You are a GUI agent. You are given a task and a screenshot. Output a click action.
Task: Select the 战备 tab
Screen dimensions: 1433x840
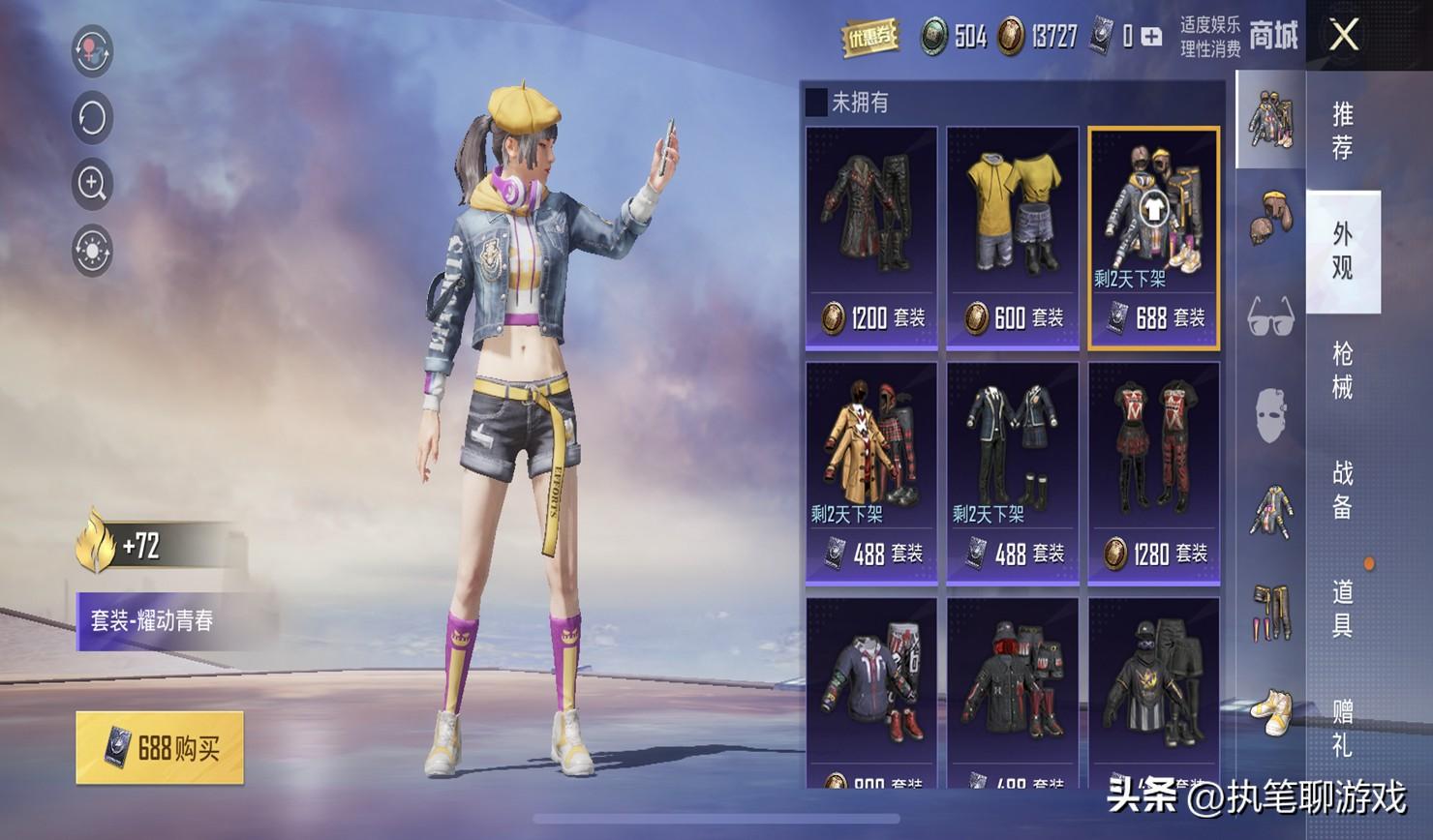coord(1342,490)
